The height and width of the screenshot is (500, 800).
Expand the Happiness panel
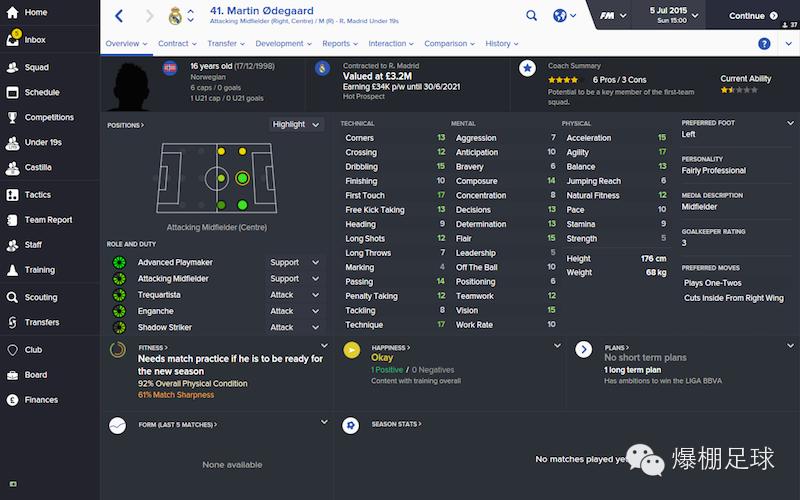pyautogui.click(x=556, y=345)
